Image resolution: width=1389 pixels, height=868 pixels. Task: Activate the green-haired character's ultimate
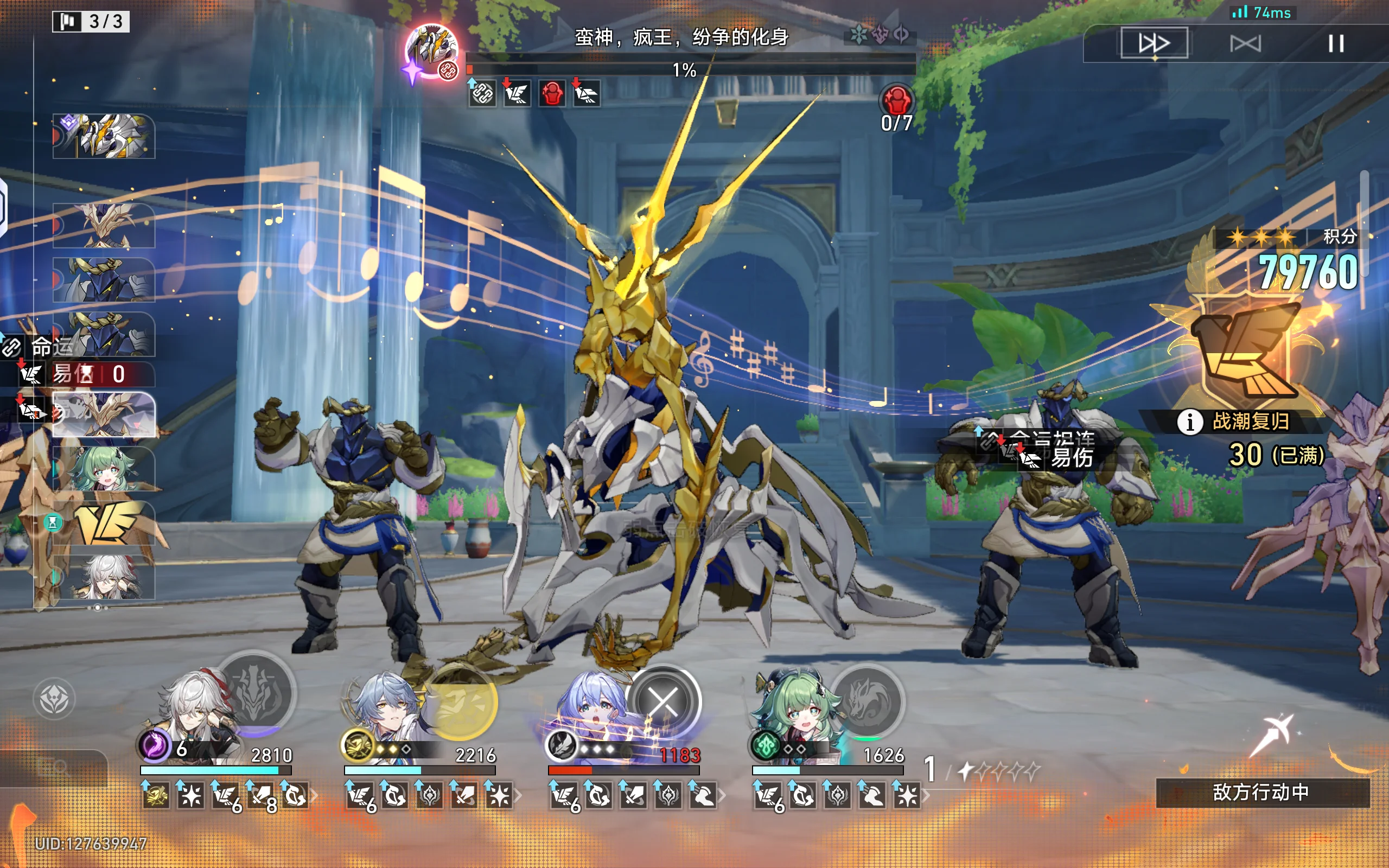867,700
